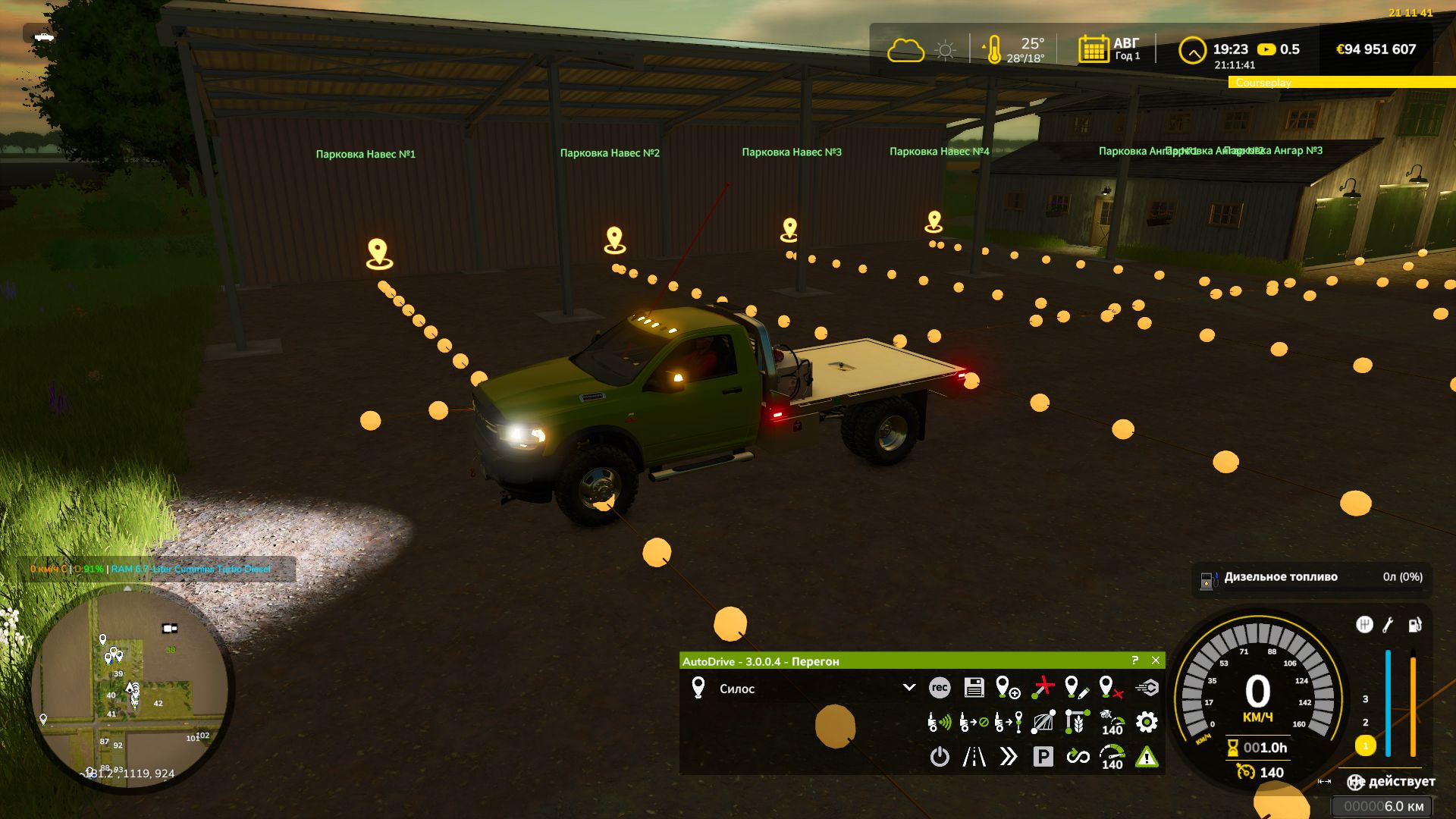Click the circular minimap
The width and height of the screenshot is (1456, 819).
(130, 689)
